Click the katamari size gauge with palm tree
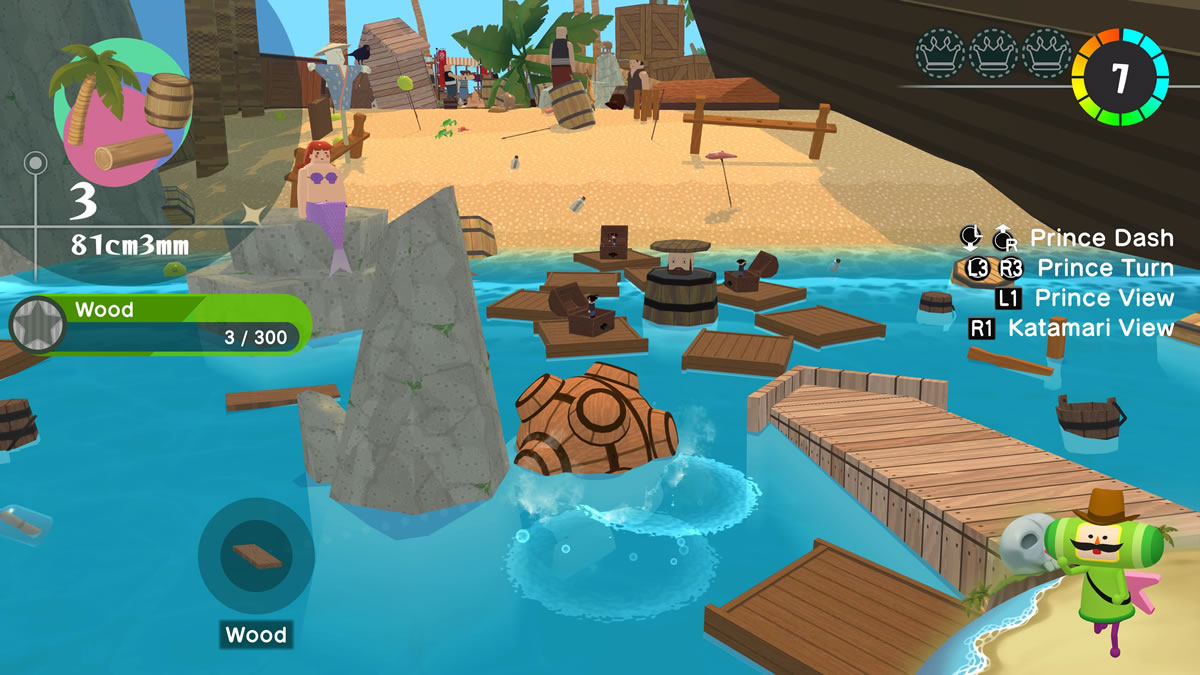 point(120,112)
